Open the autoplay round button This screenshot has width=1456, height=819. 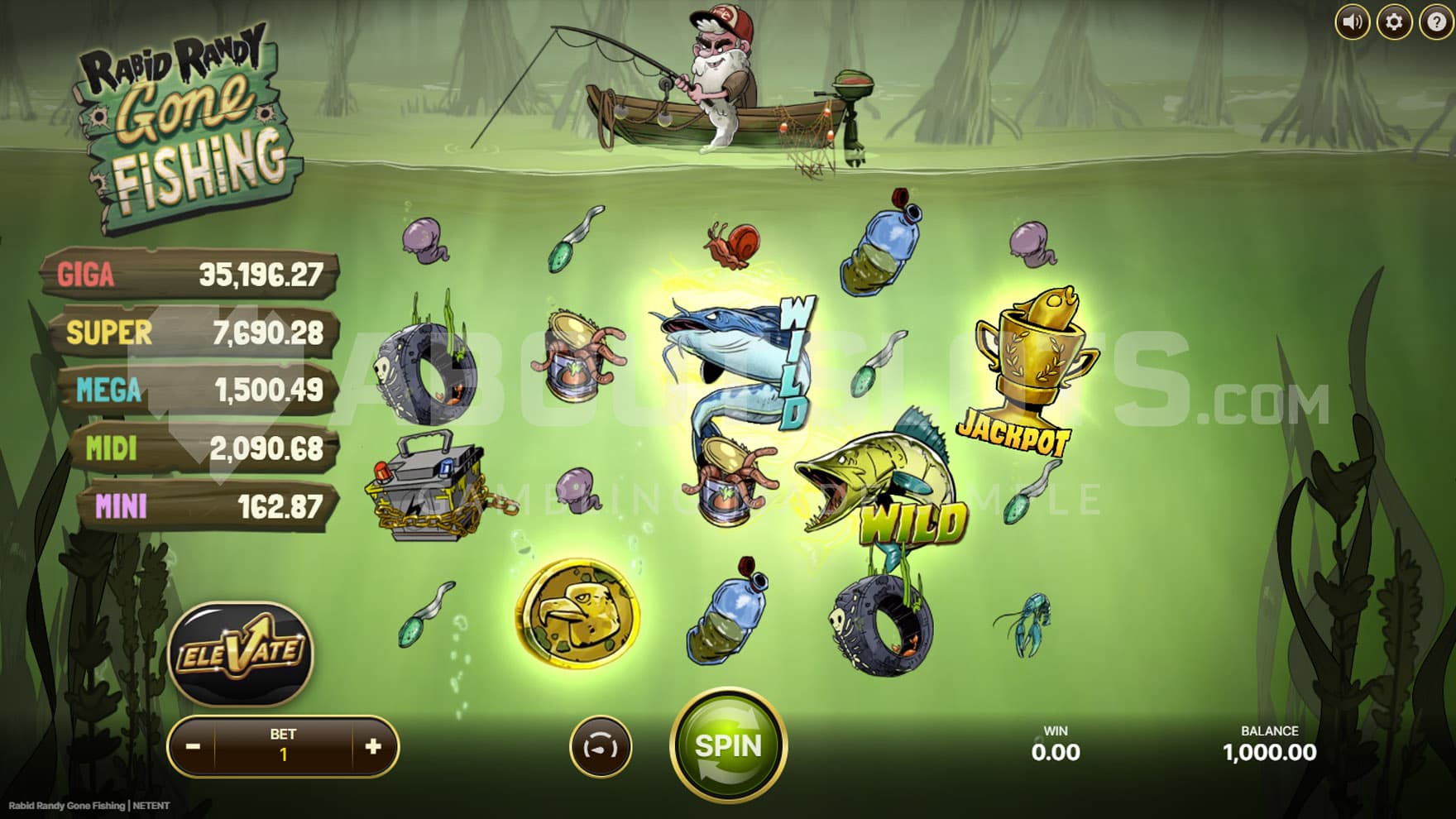(x=601, y=747)
